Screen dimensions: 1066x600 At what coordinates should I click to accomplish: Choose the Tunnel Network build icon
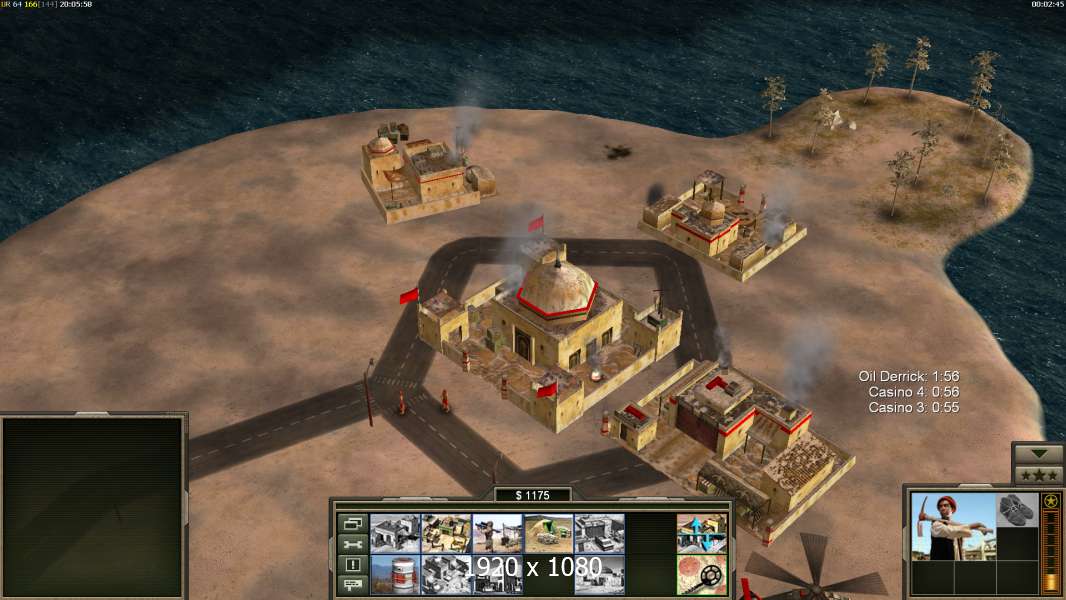point(548,533)
